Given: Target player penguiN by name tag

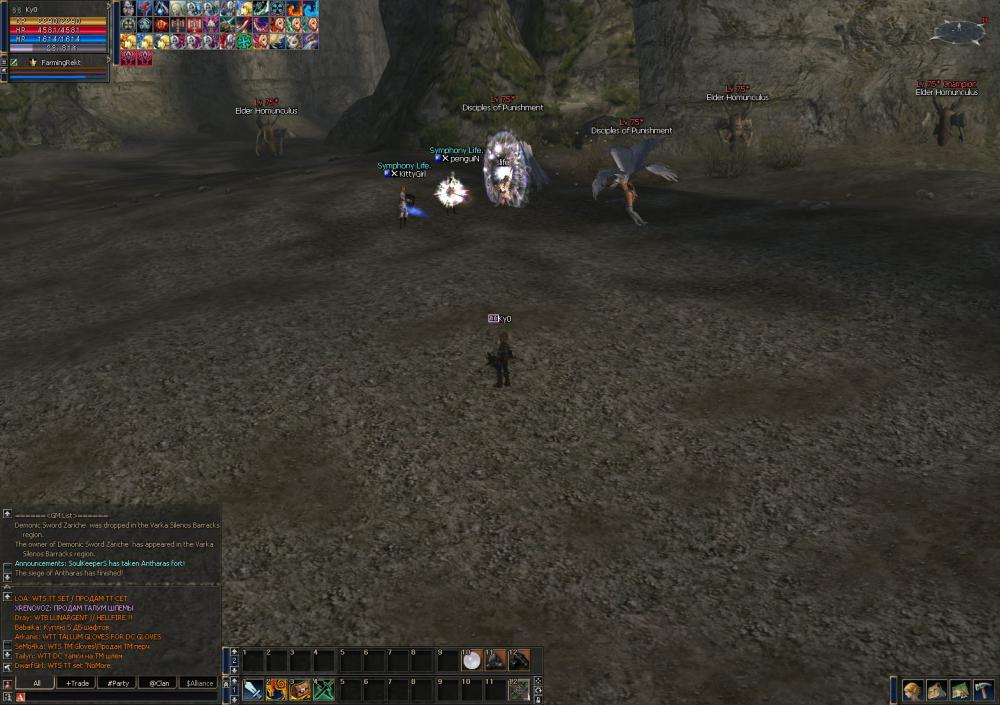Looking at the screenshot, I should pos(464,159).
